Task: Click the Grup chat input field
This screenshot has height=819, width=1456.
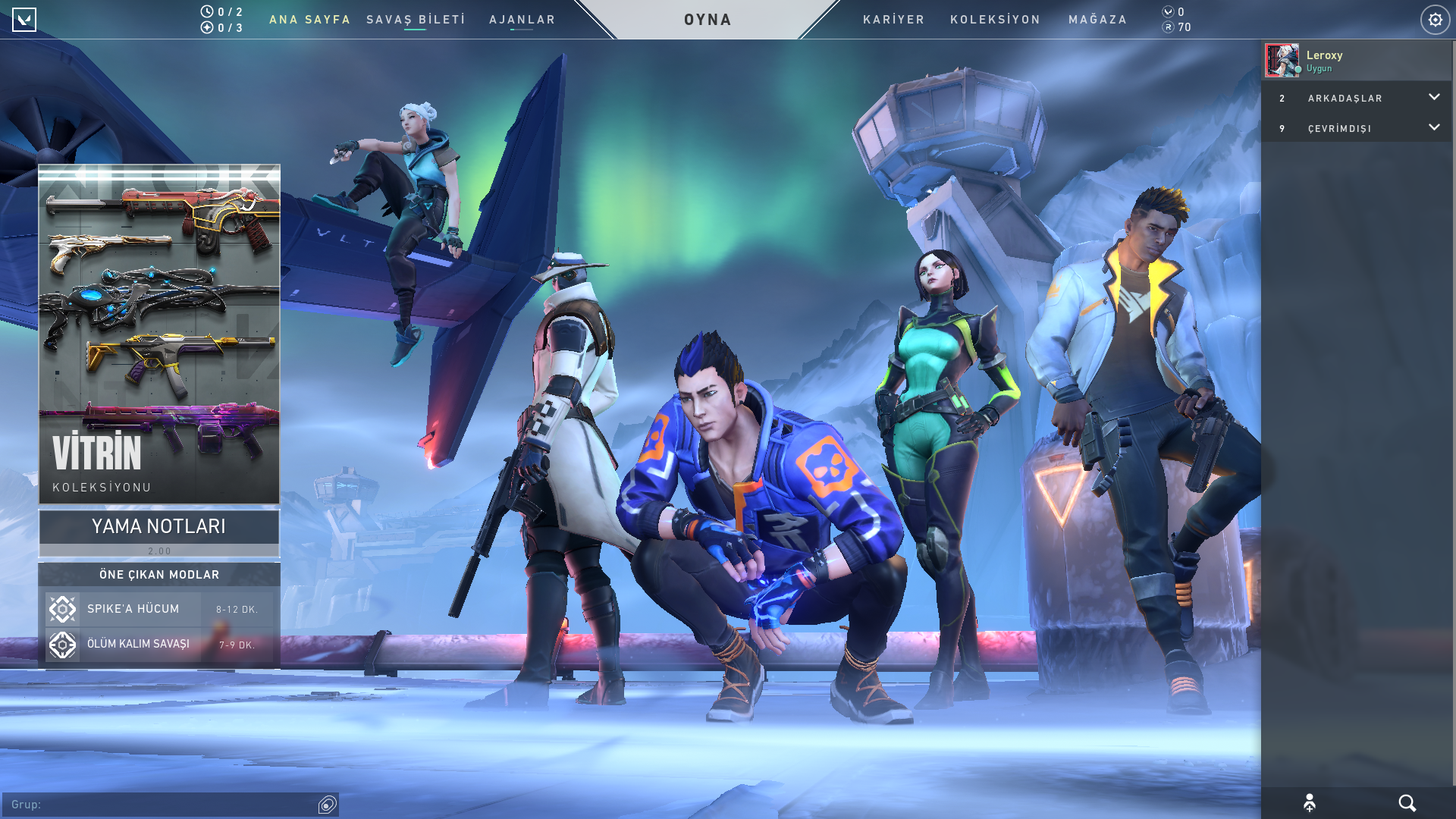Action: 159,805
